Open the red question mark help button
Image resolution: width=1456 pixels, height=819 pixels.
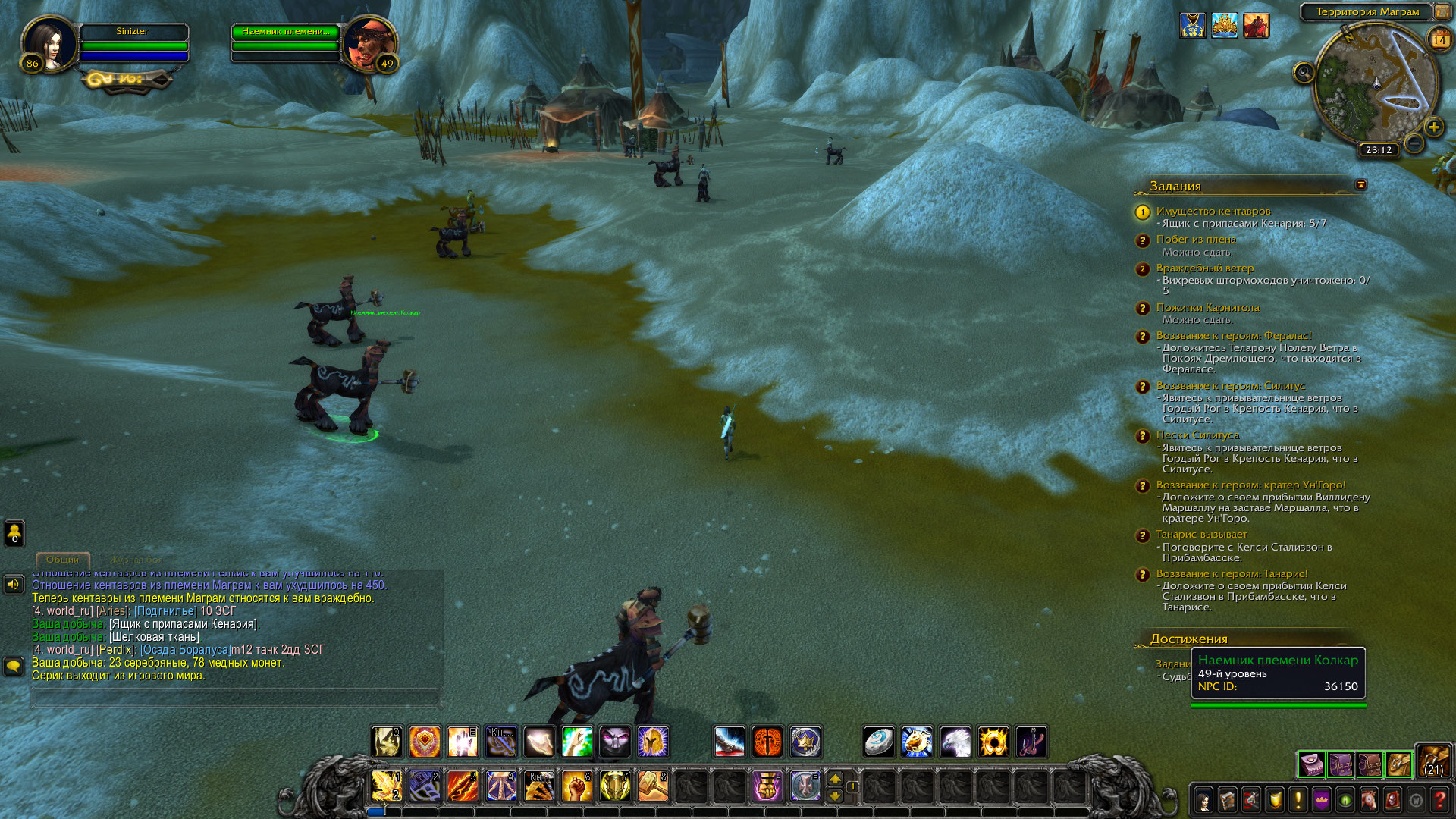point(1439,800)
